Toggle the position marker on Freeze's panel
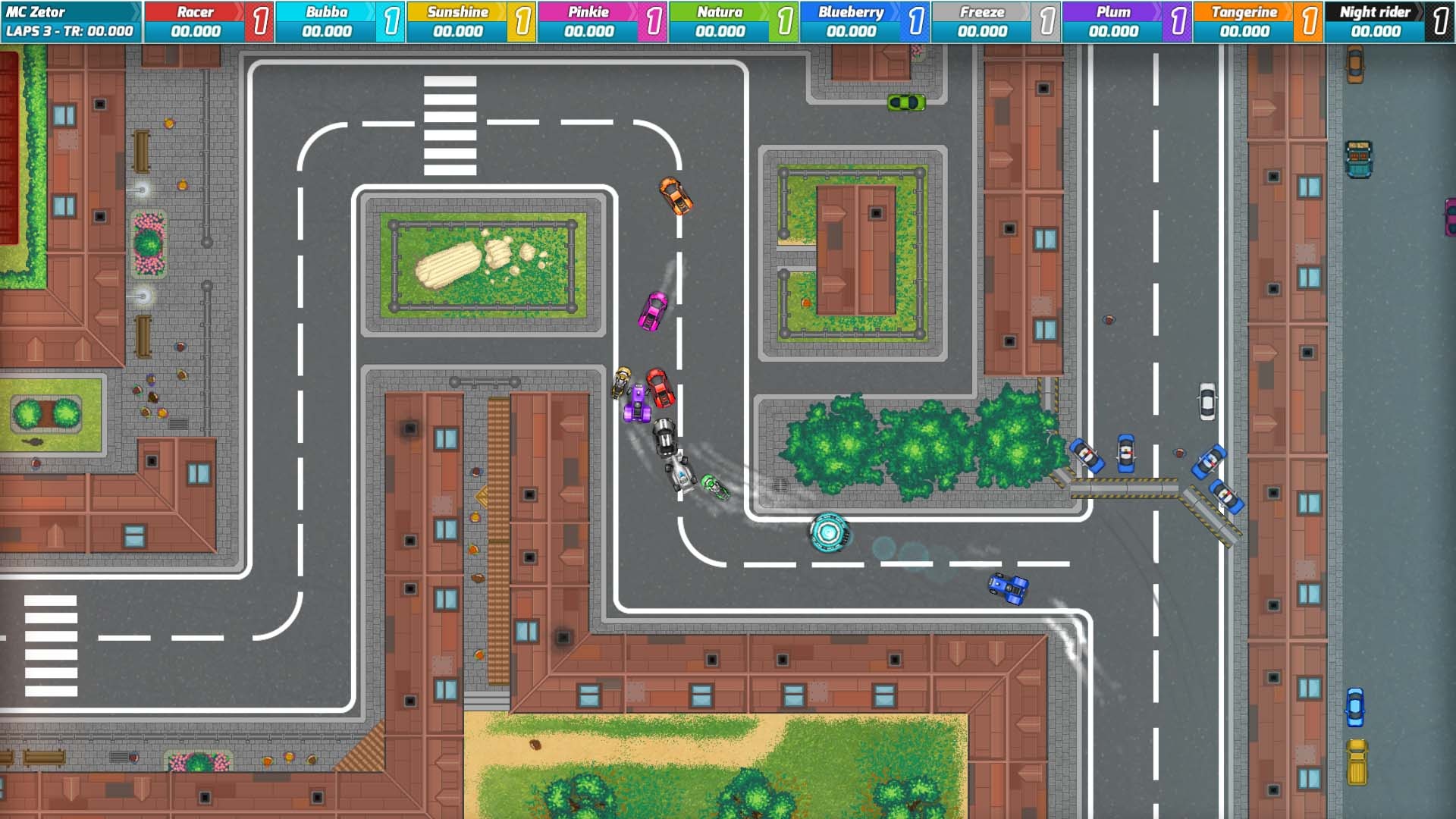This screenshot has height=819, width=1456. tap(1047, 20)
